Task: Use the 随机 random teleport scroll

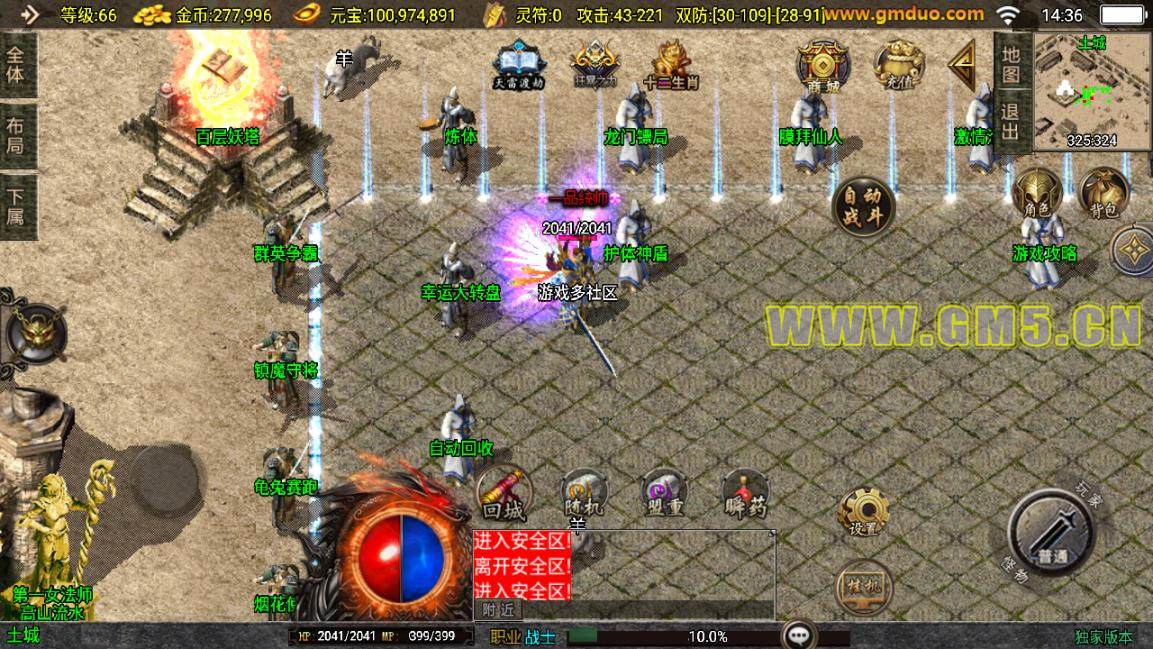Action: (x=584, y=493)
